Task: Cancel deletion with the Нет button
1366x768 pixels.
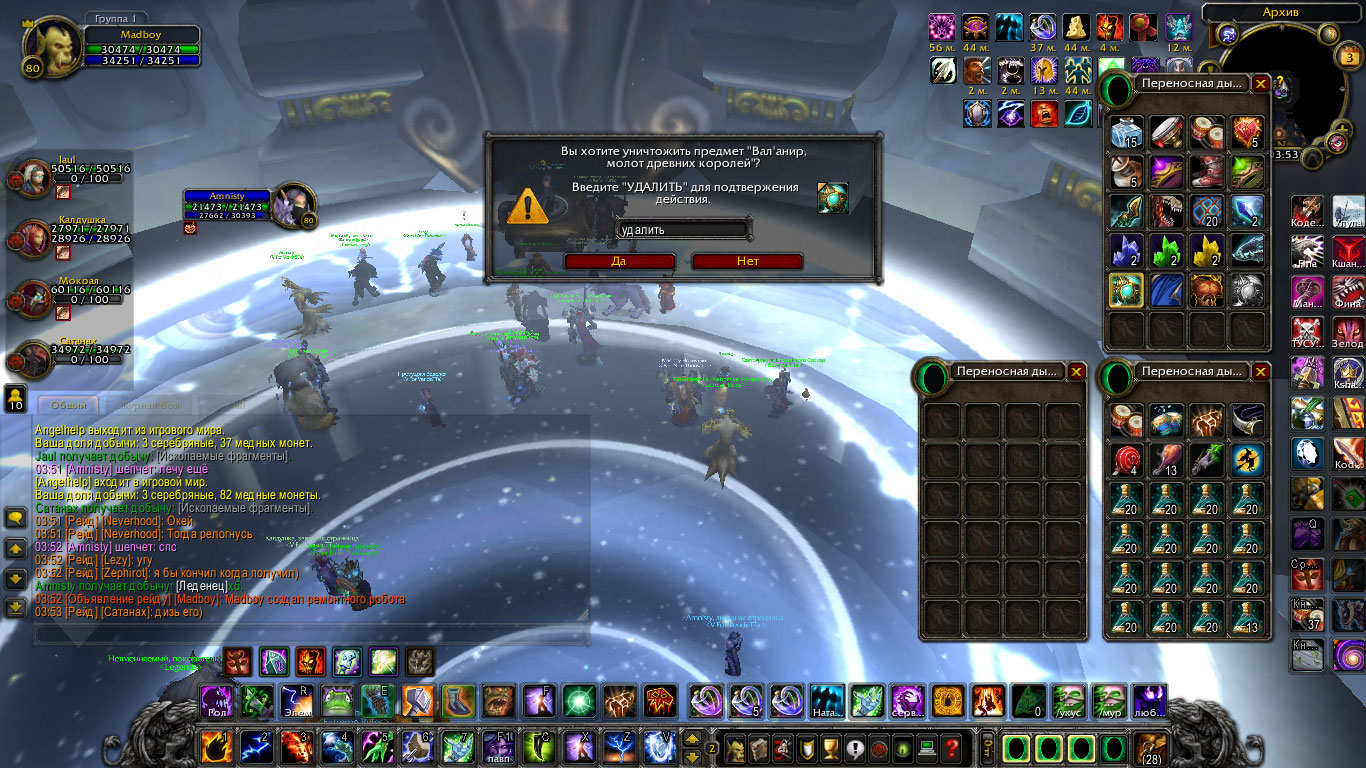Action: click(747, 261)
